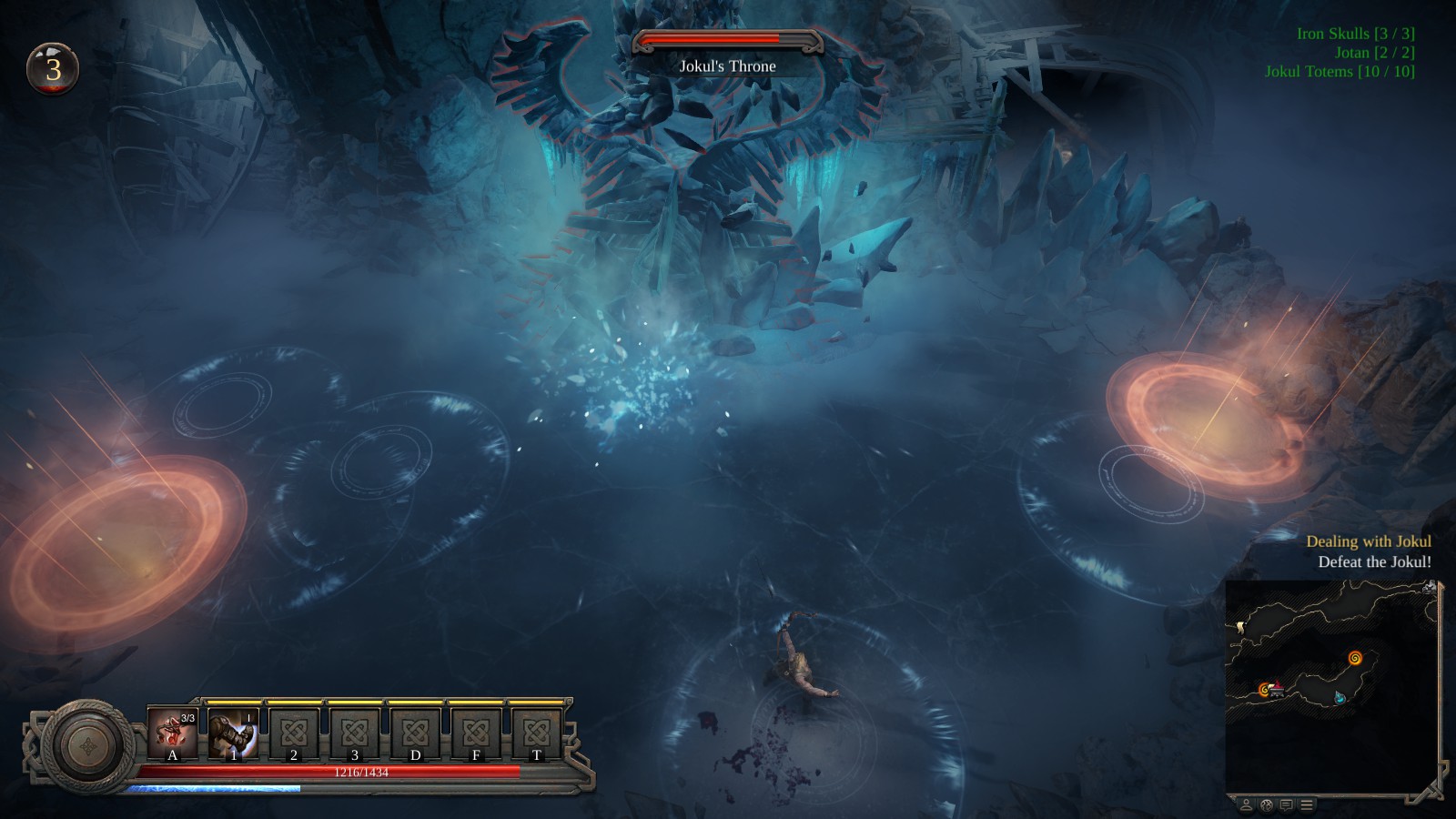Select the Dealing with Jokul quest tracker
Screen dimensions: 1456x819
click(1368, 541)
